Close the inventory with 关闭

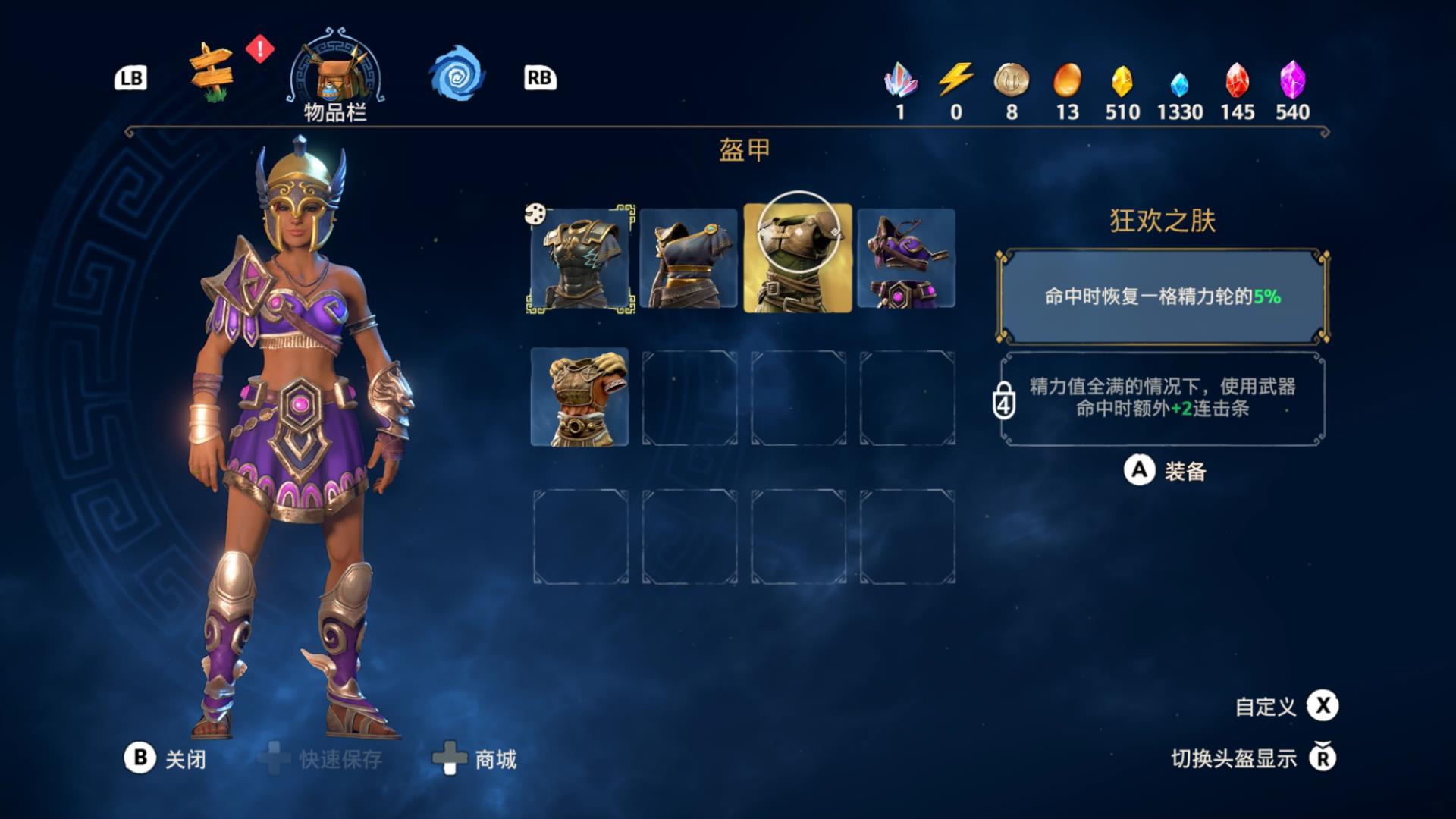click(165, 758)
